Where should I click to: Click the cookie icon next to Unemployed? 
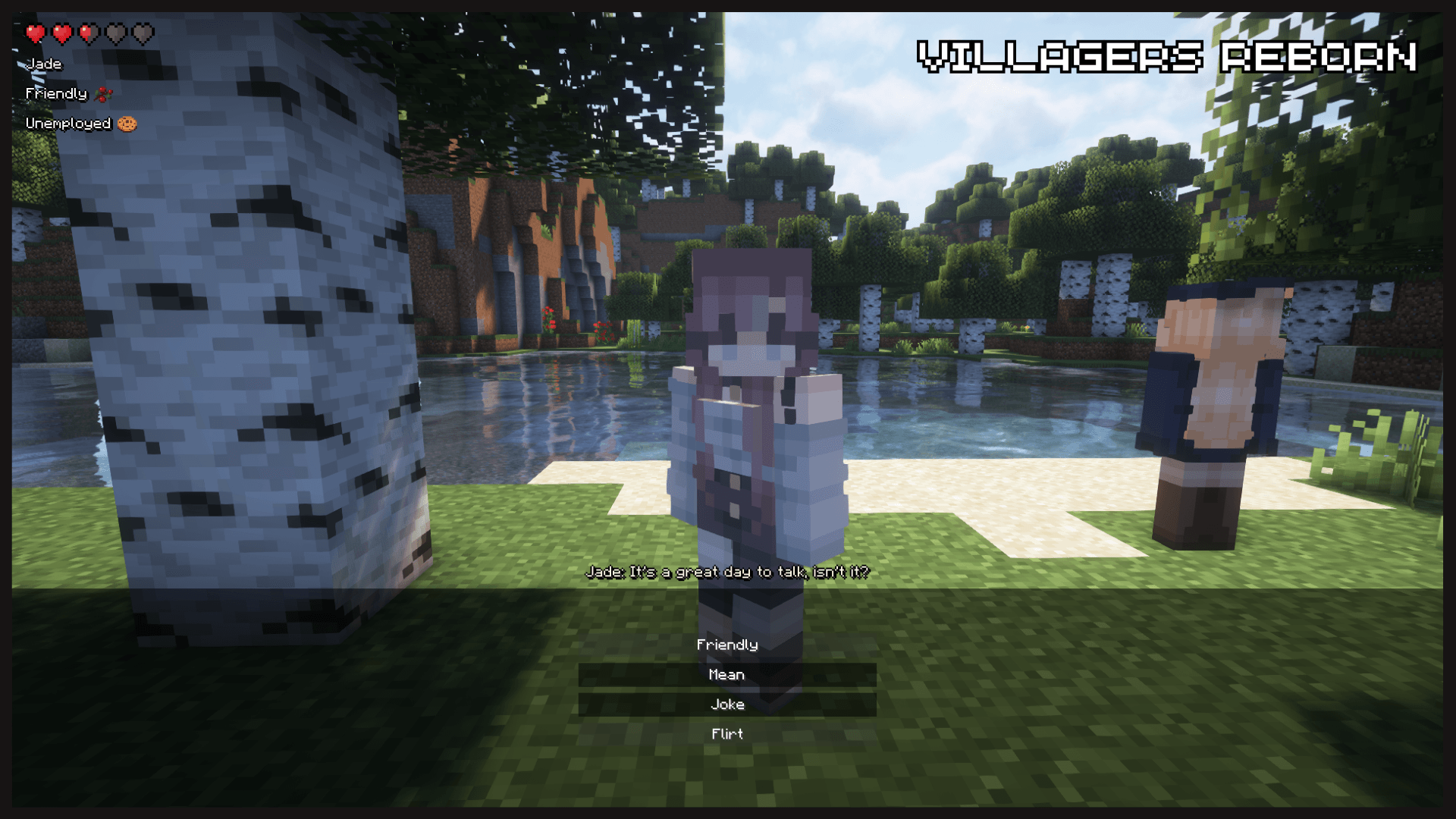click(x=127, y=123)
